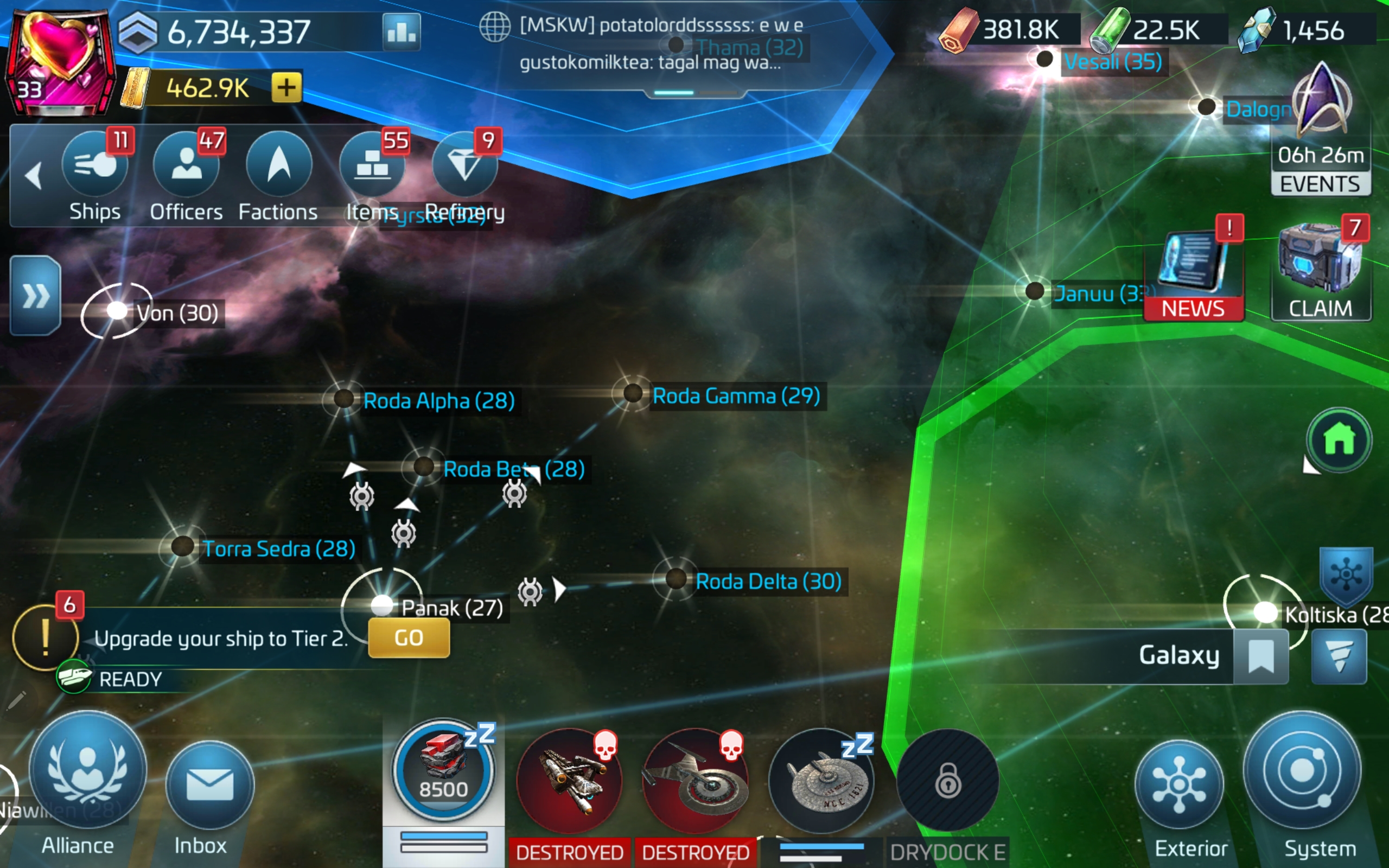Select the locked Drydock E slot

click(x=947, y=781)
